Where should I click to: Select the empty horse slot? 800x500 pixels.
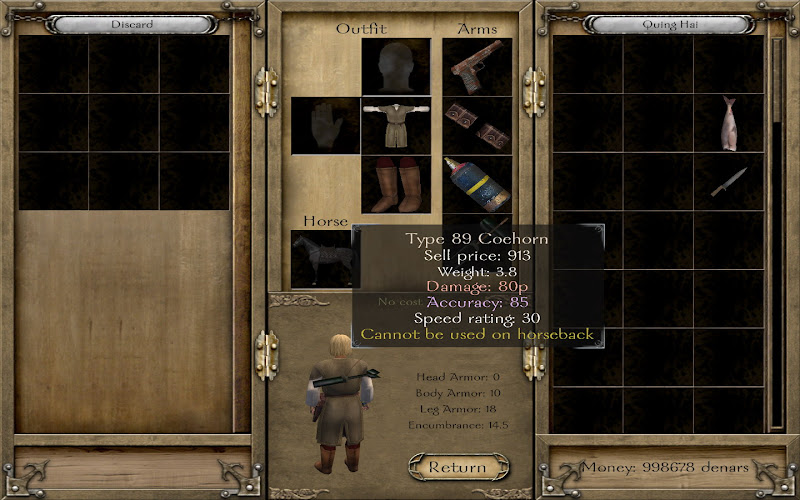point(320,258)
